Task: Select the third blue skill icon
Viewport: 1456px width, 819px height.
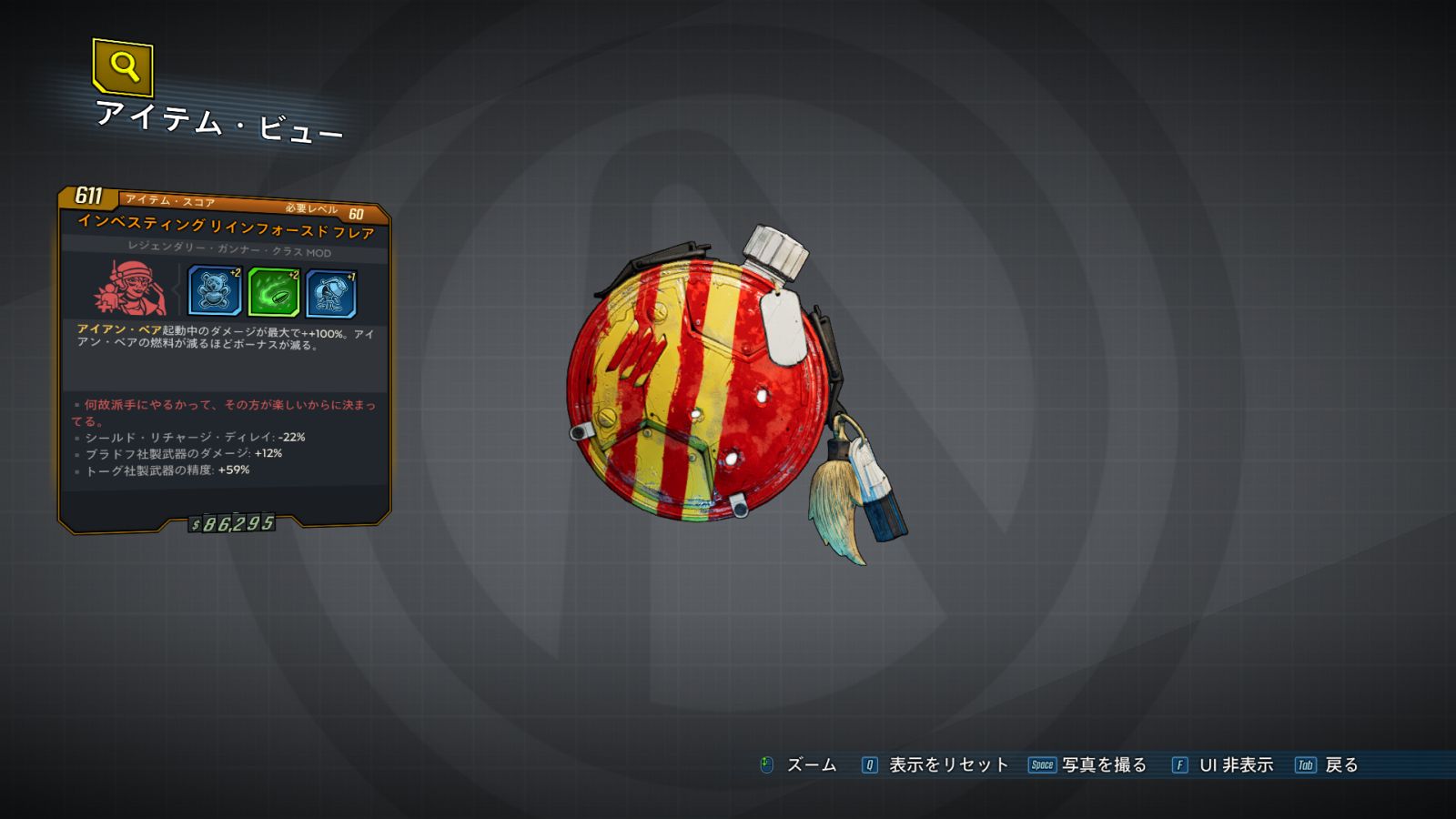Action: coord(331,293)
